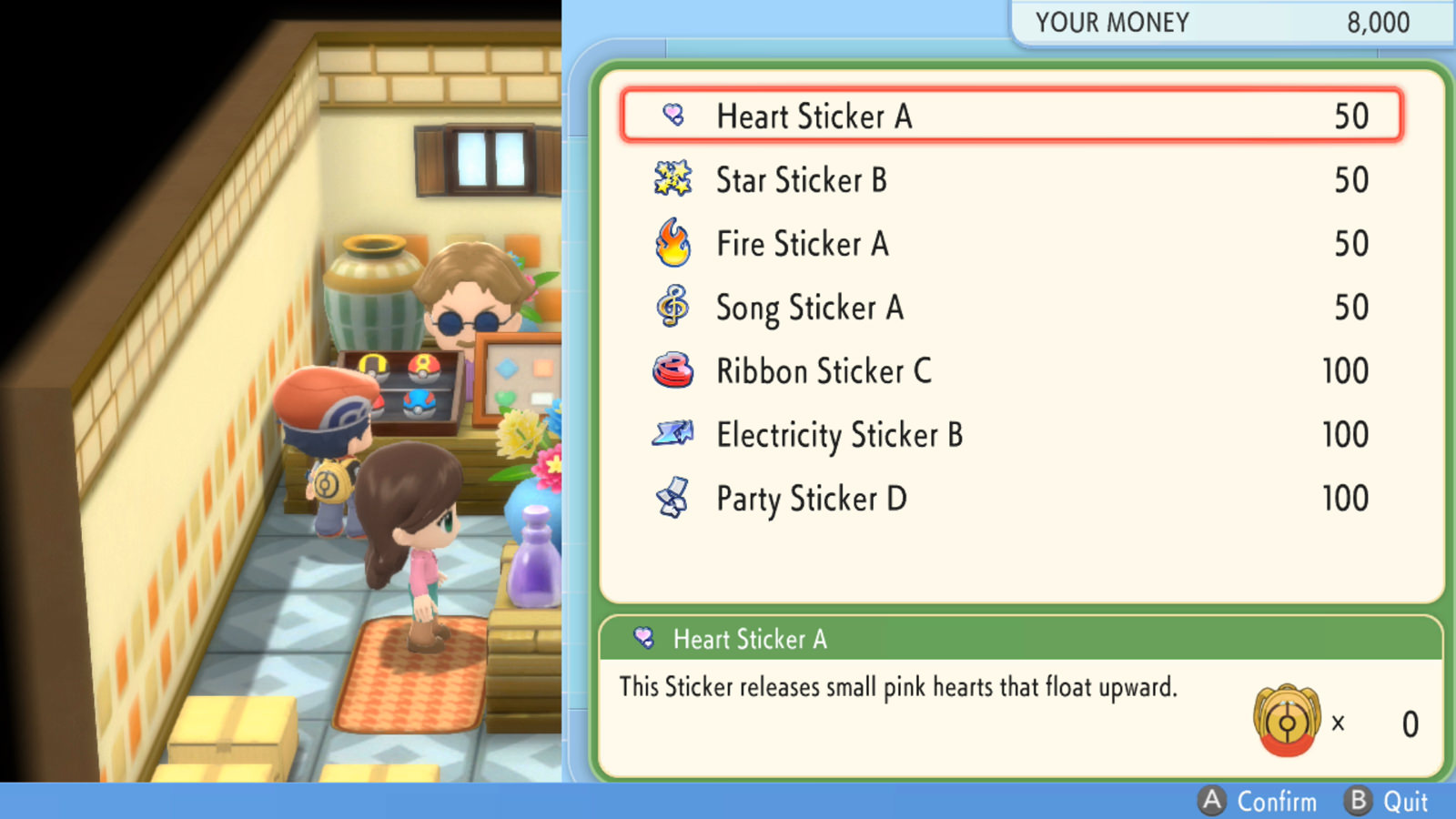
Task: Select the Heart Sticker A heart icon
Action: [672, 116]
